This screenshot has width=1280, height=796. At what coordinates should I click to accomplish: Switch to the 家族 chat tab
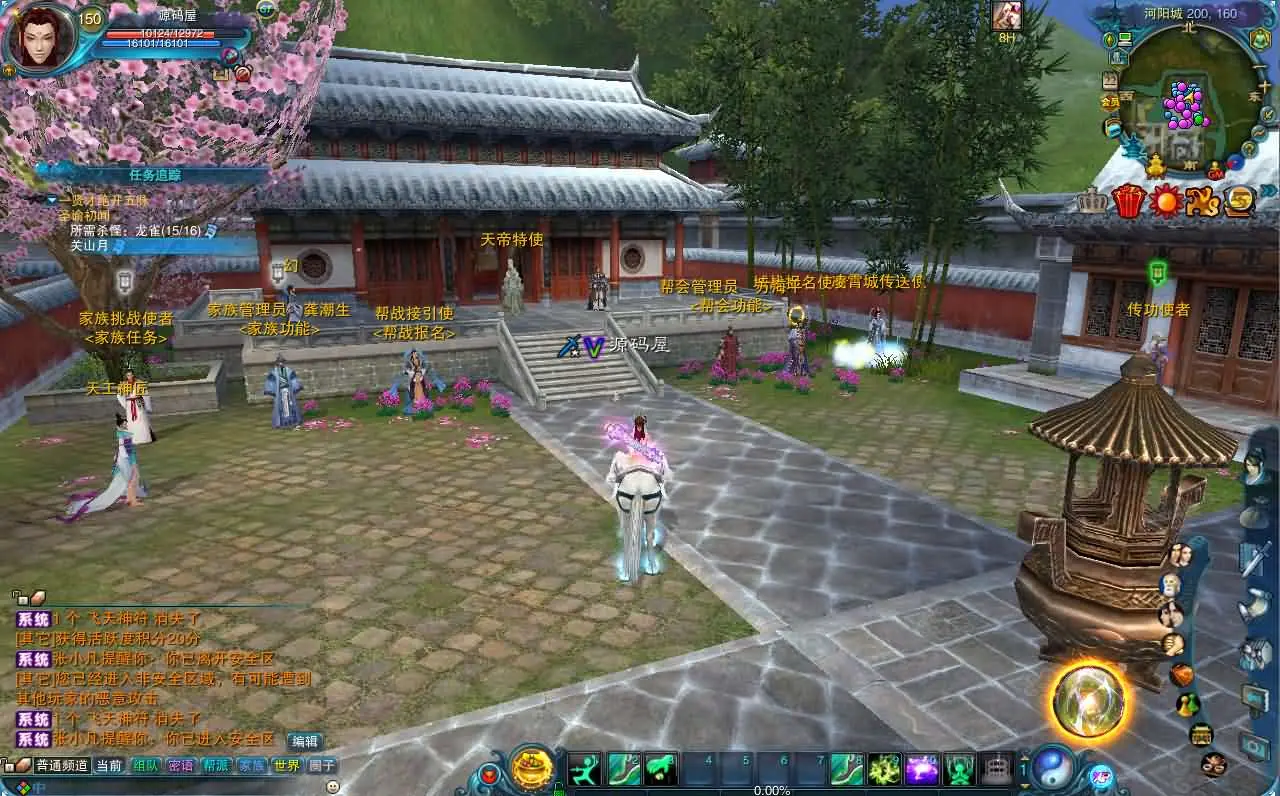tap(252, 764)
